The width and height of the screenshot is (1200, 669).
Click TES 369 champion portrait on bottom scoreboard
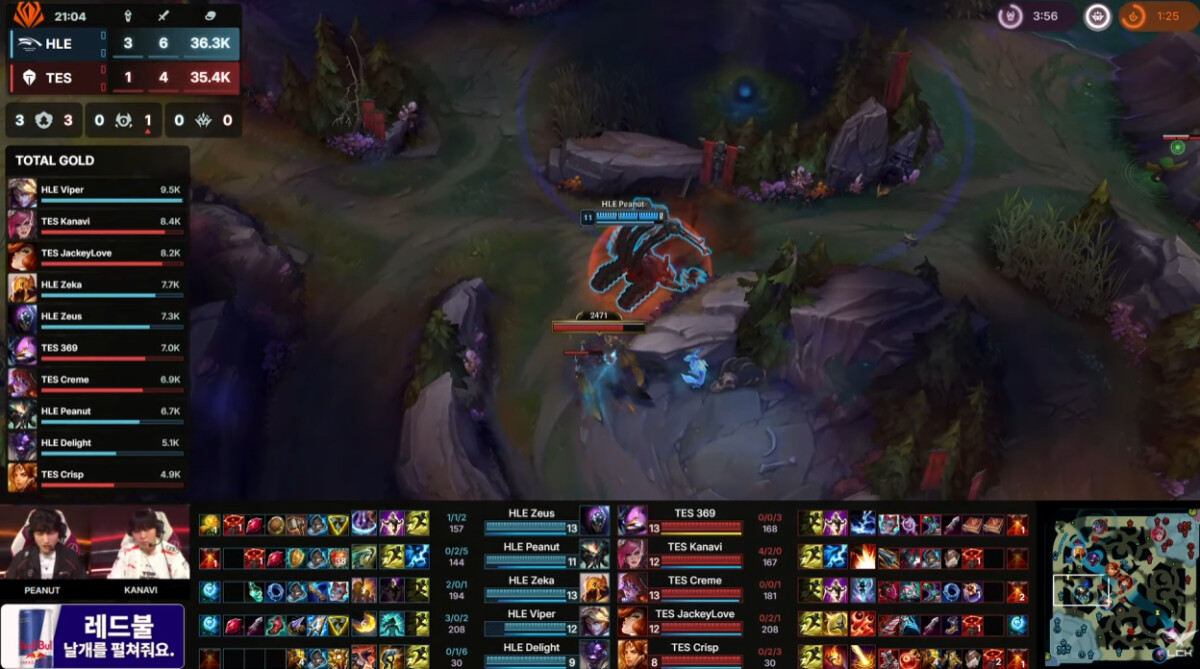click(632, 521)
